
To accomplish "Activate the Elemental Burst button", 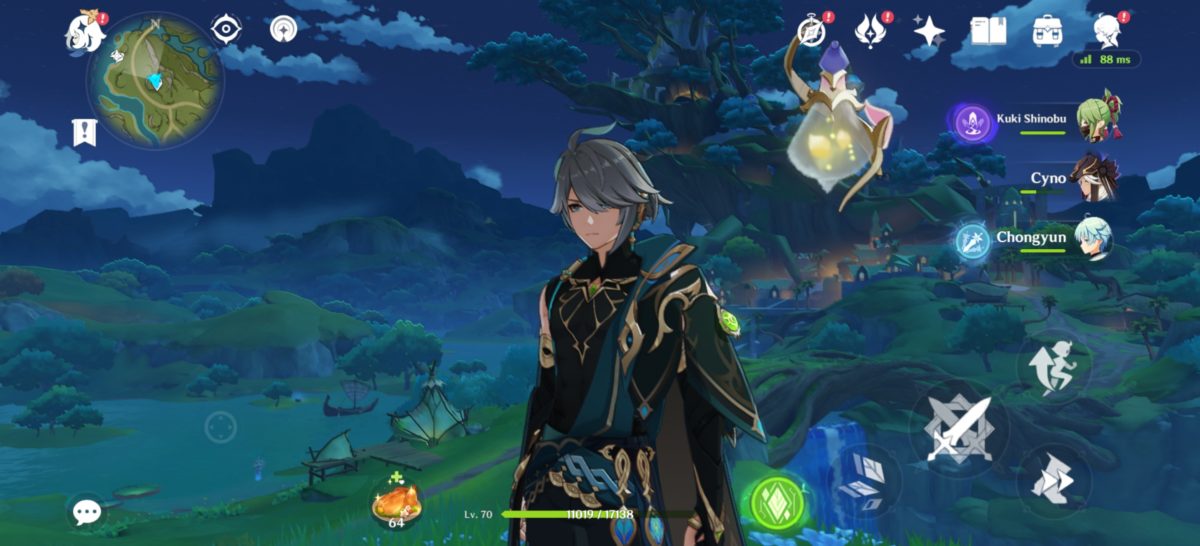I will 865,481.
